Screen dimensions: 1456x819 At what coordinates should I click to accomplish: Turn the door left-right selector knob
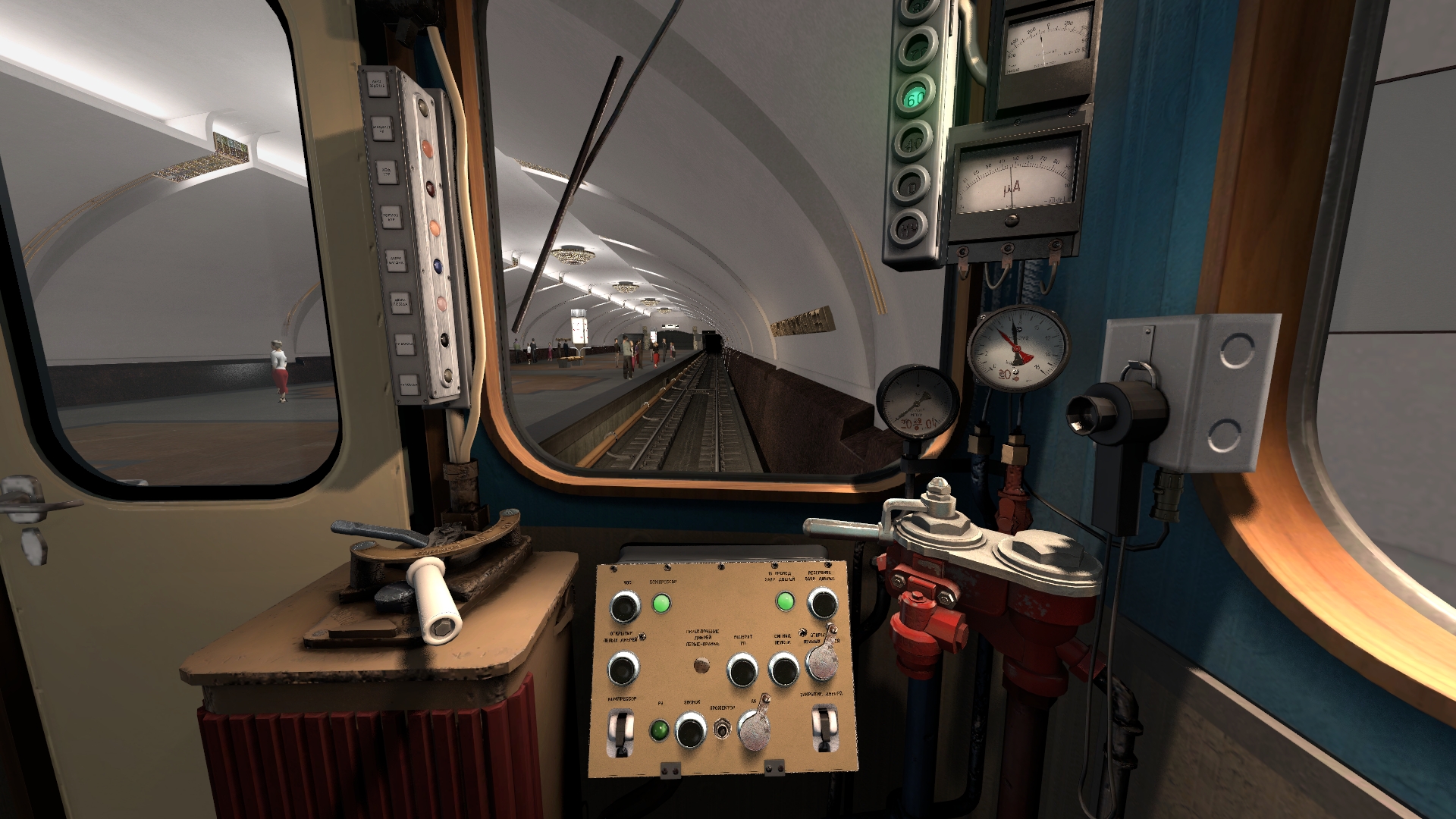702,666
